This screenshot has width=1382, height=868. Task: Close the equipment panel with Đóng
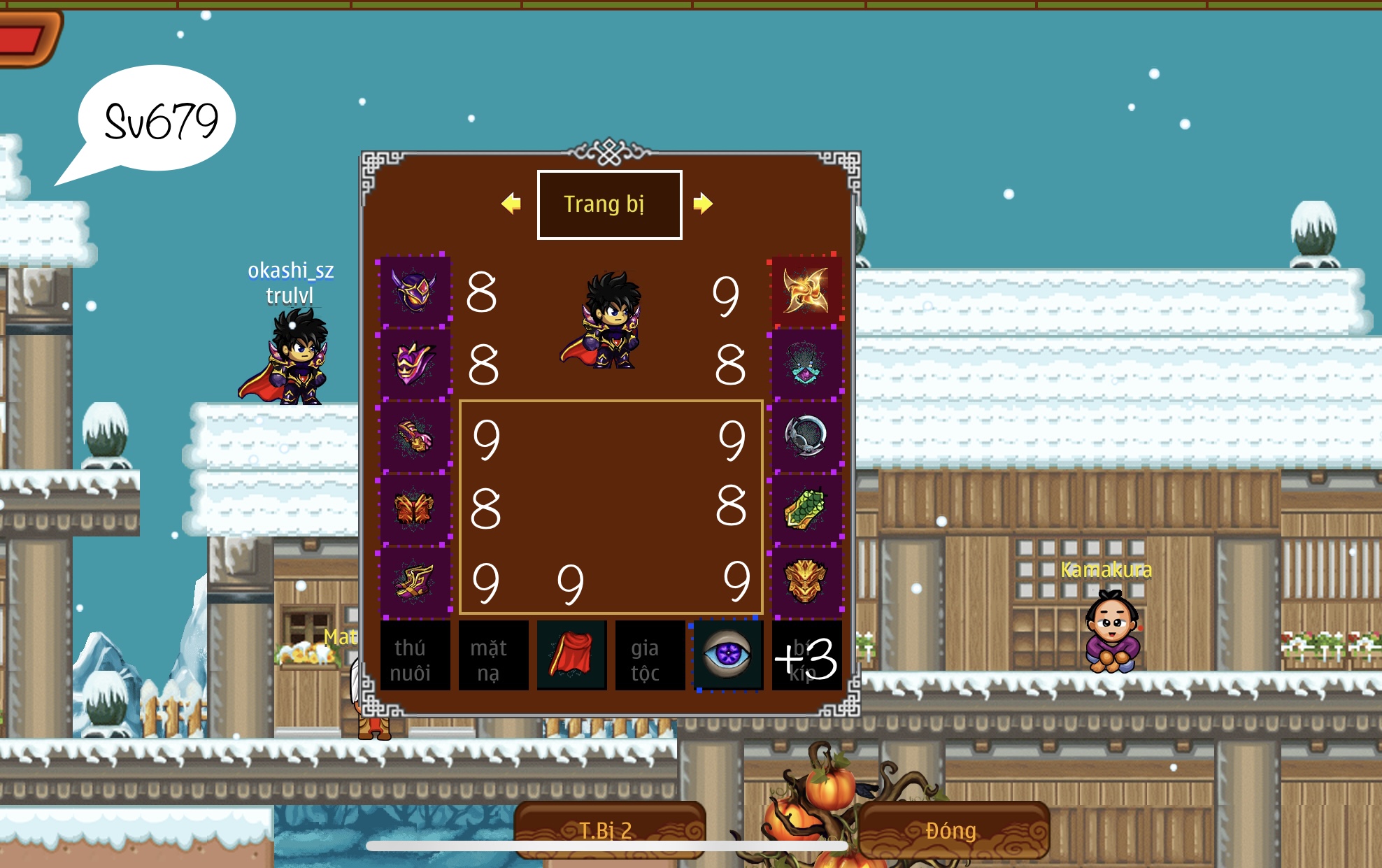pyautogui.click(x=953, y=830)
